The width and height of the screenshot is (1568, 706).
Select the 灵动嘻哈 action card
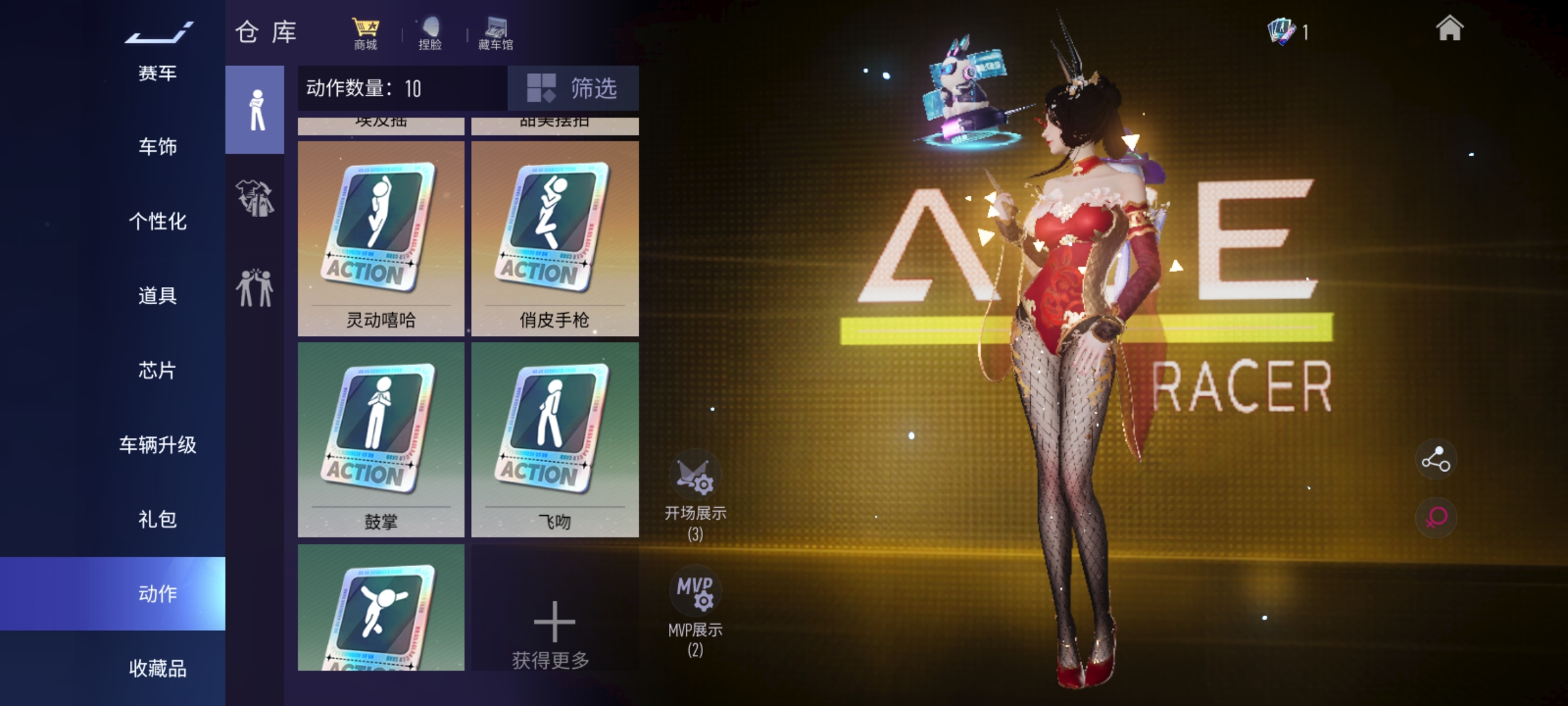pos(381,239)
